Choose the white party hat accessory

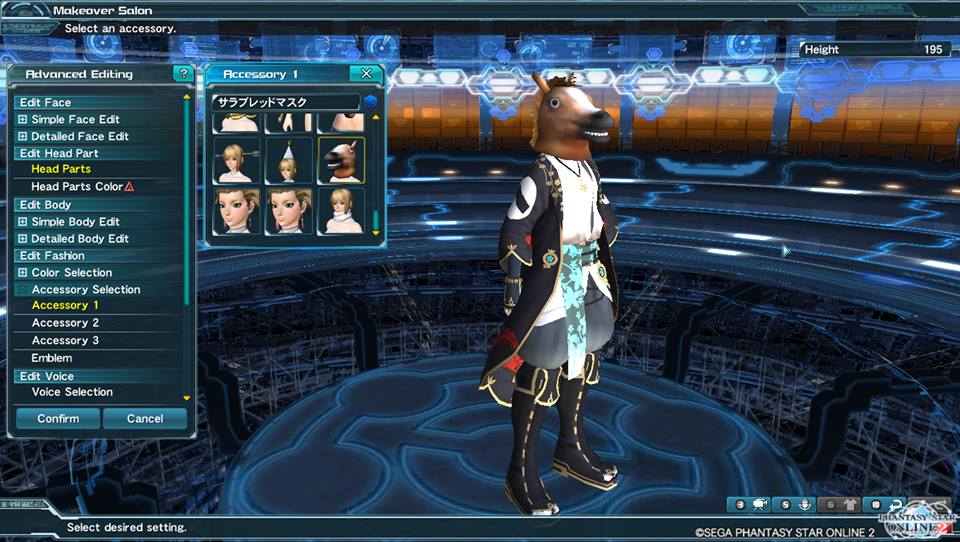click(289, 160)
